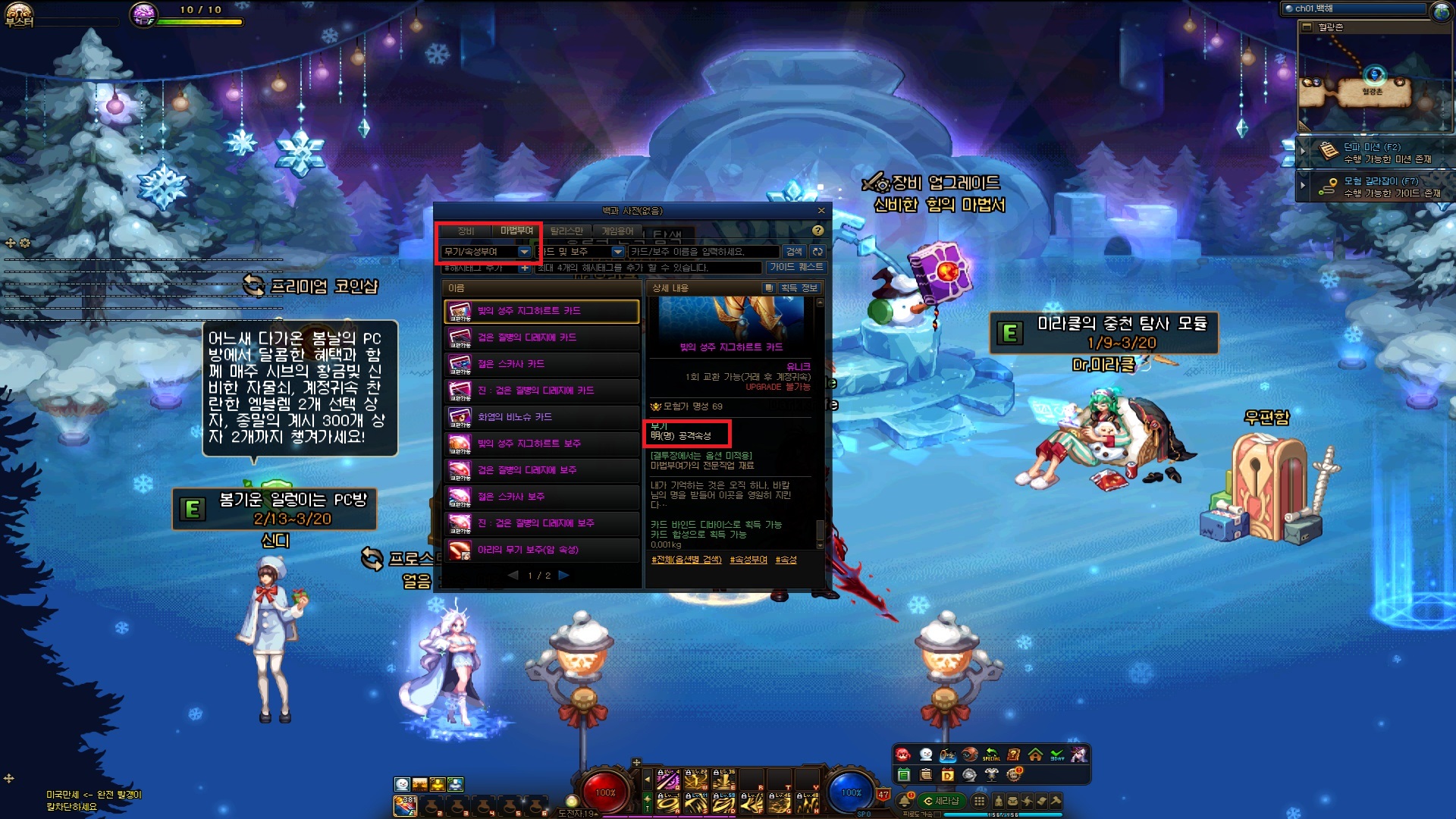1456x819 pixels.
Task: Click the 3DAY attendance check icon
Action: (x=1057, y=755)
